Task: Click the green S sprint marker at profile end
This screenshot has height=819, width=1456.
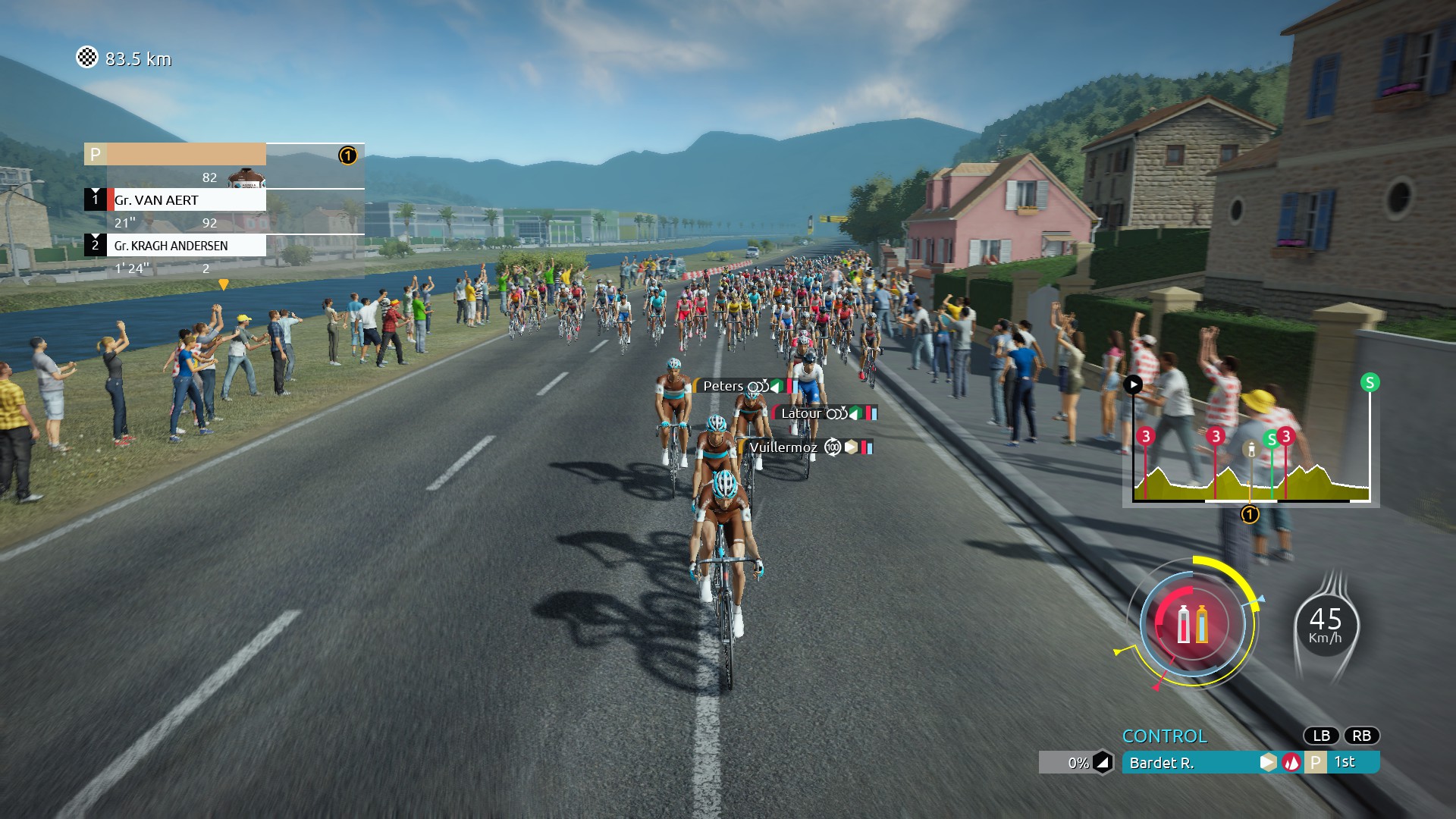Action: point(1370,382)
